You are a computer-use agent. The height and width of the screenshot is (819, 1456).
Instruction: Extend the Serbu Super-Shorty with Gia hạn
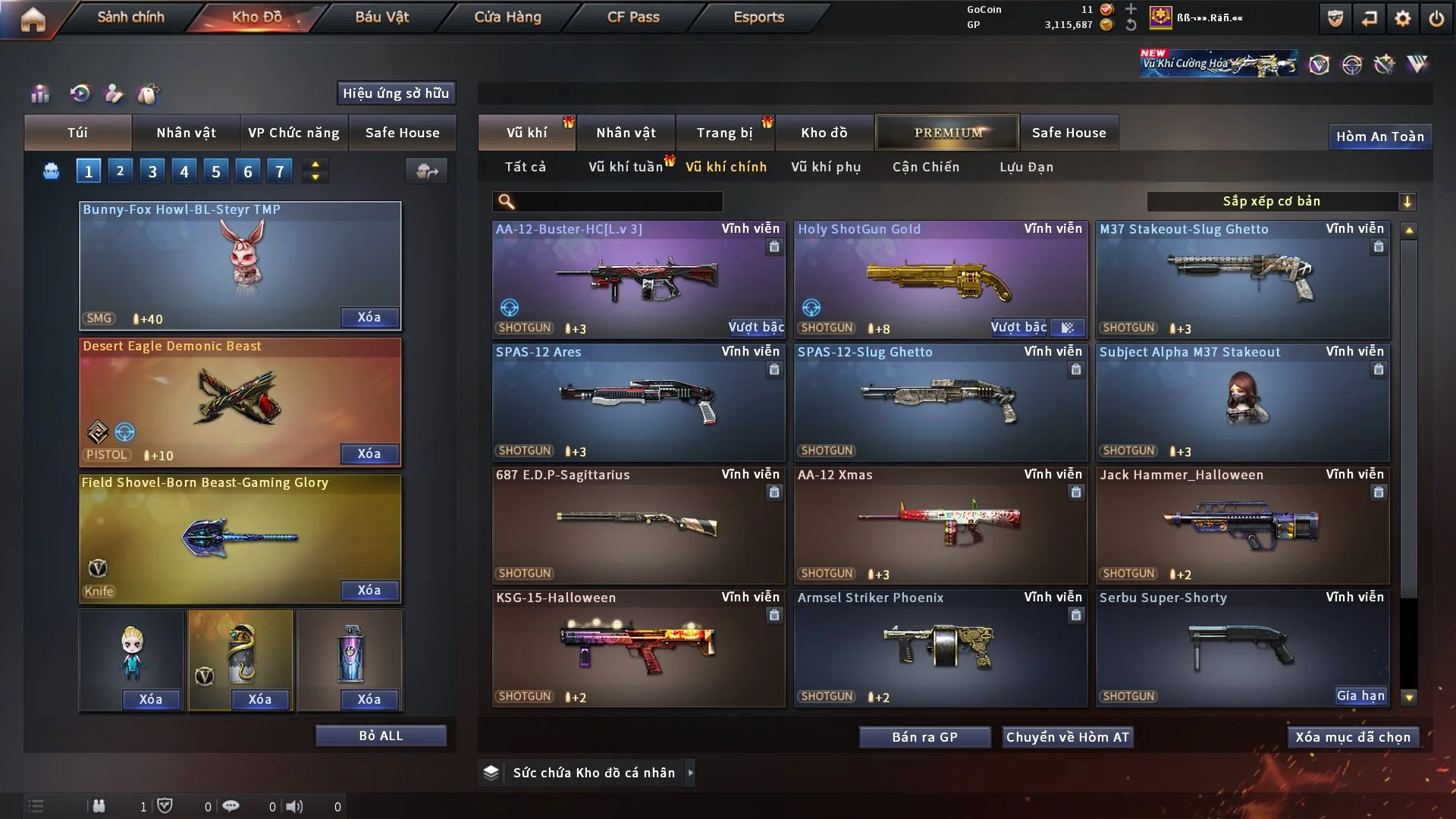click(x=1360, y=695)
